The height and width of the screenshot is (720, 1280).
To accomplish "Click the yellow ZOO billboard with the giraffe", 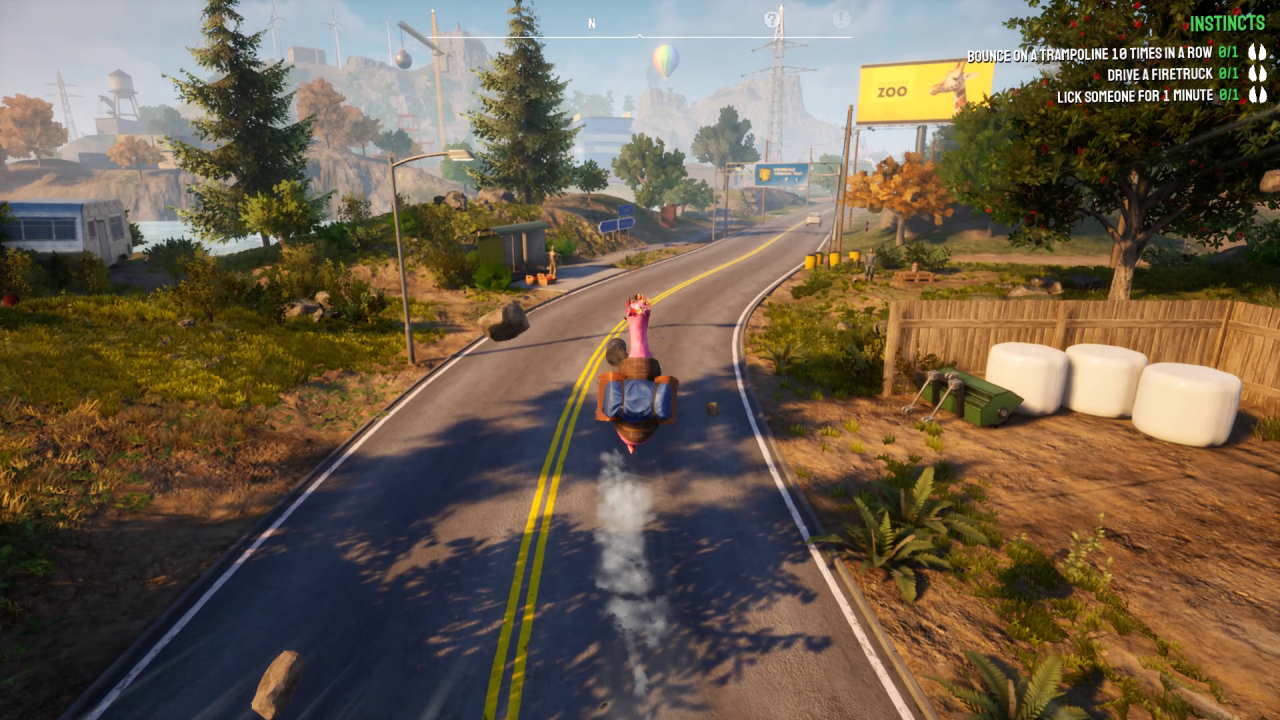I will 922,91.
